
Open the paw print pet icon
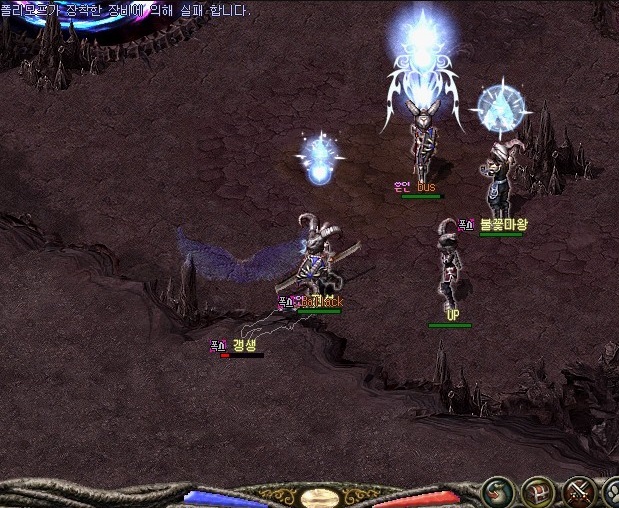pyautogui.click(x=612, y=493)
